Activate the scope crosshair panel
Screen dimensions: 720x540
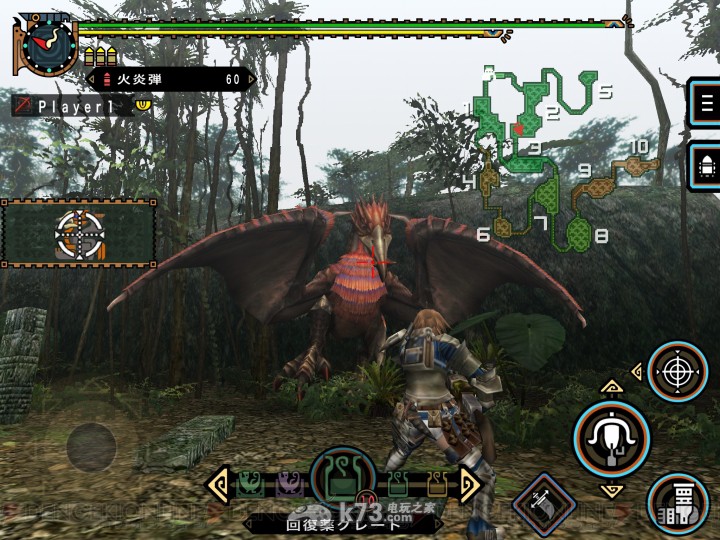pos(79,234)
